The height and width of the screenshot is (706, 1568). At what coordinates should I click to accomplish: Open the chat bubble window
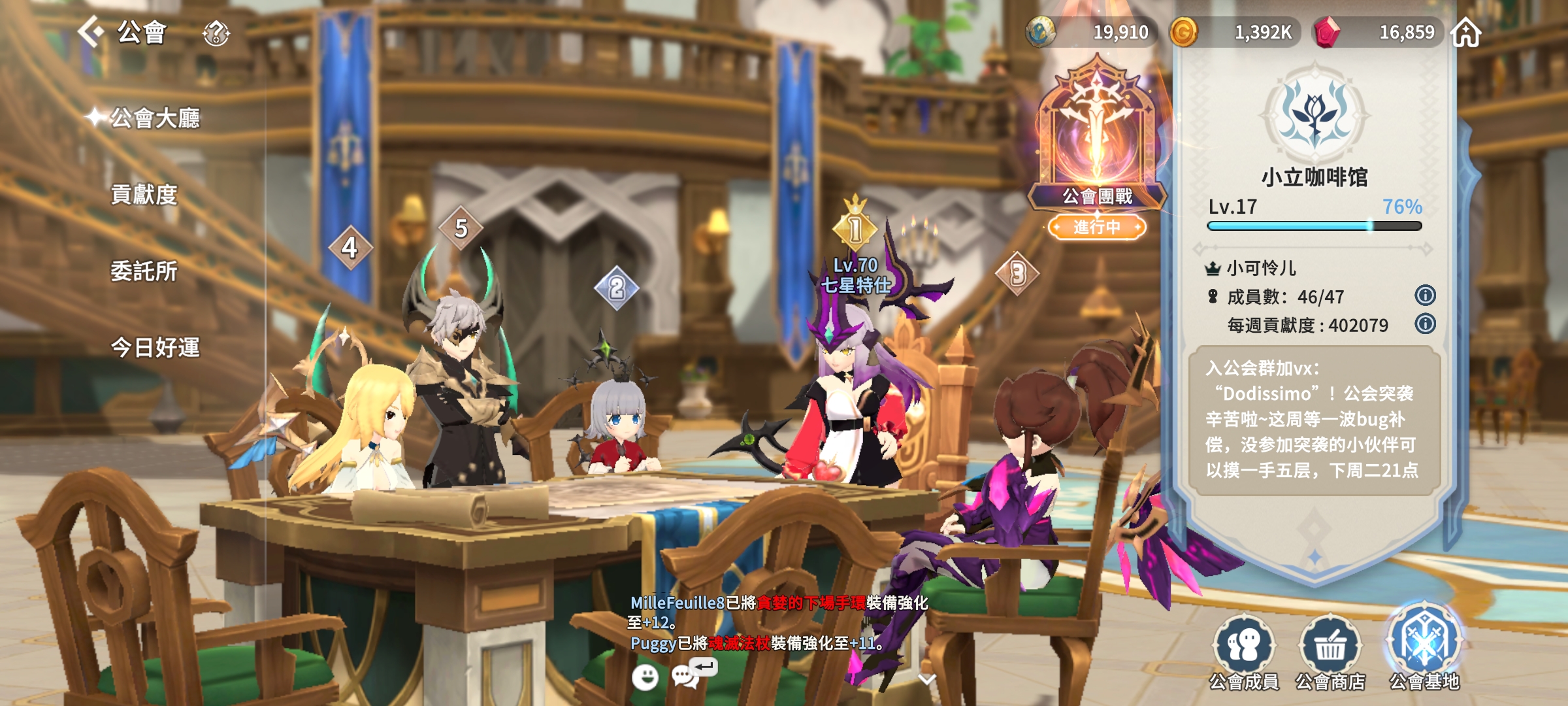[685, 676]
